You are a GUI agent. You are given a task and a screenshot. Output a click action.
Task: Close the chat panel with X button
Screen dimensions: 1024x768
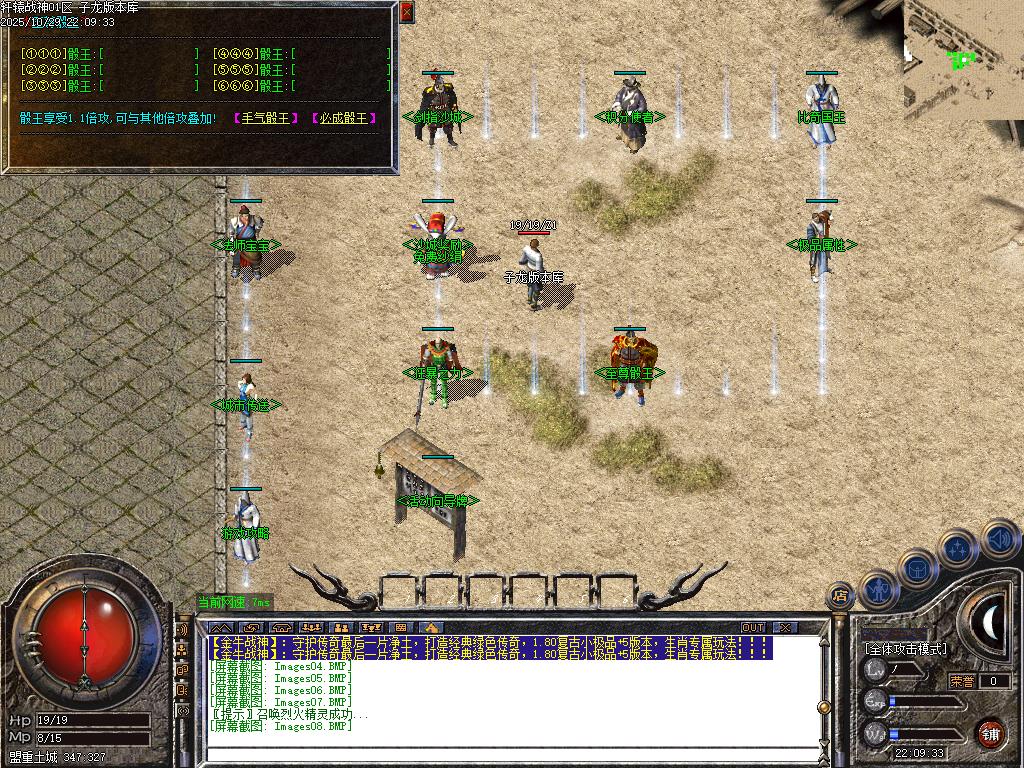(x=785, y=627)
